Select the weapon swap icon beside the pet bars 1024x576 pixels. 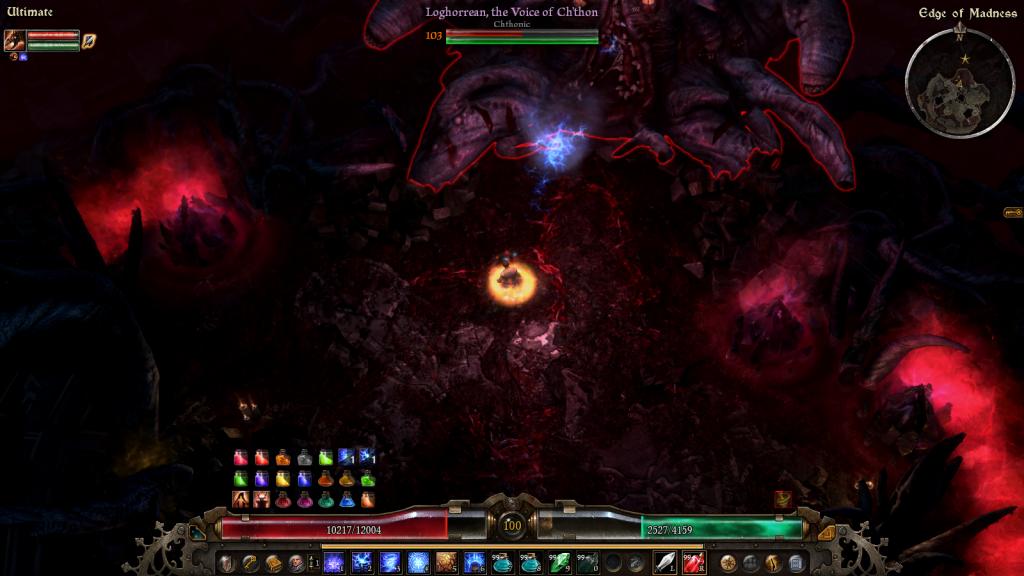pyautogui.click(x=89, y=40)
